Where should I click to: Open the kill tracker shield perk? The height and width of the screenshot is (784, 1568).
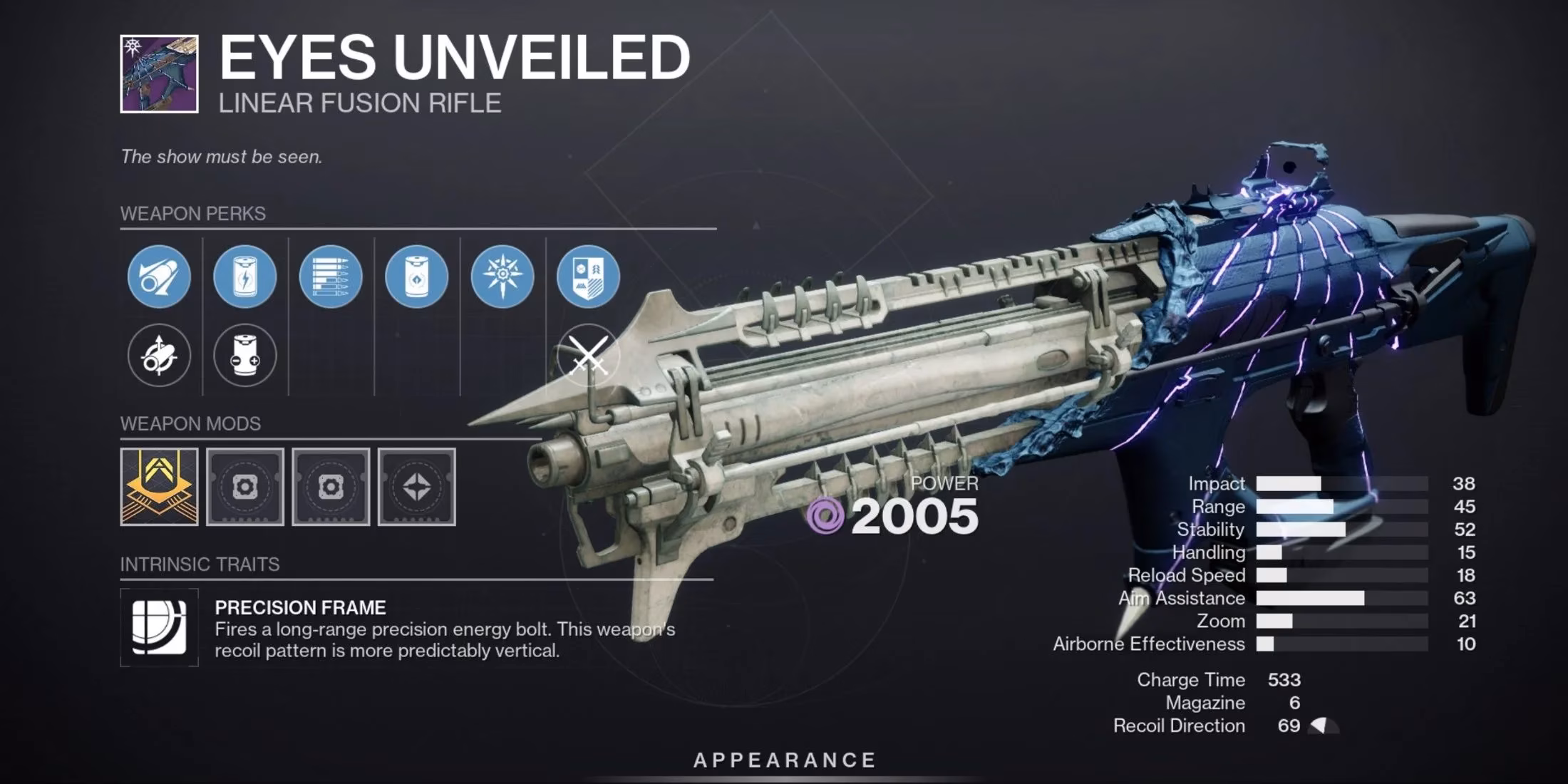point(588,277)
